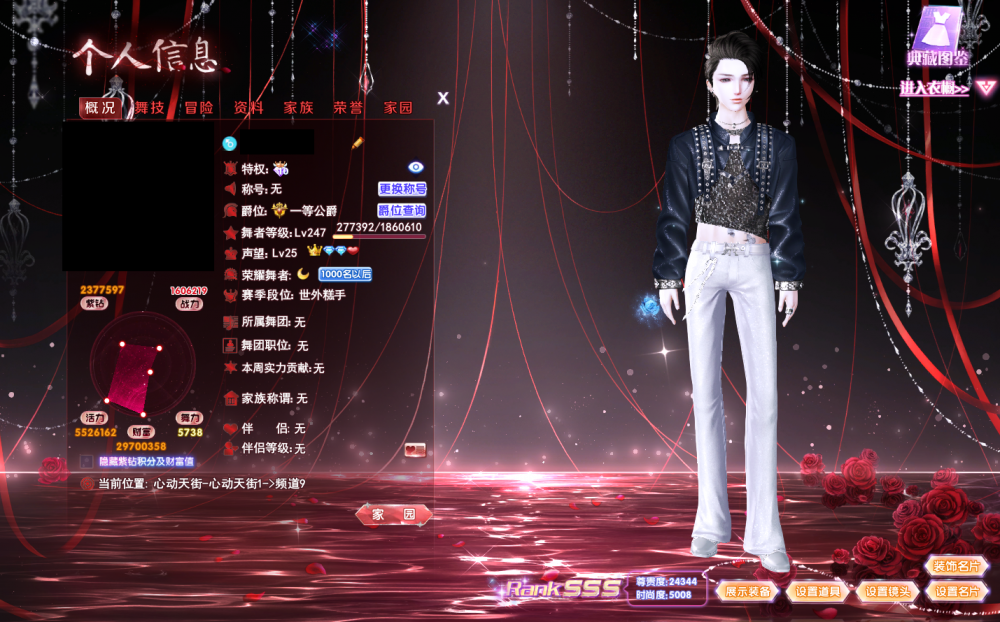
Task: Click the 展示装备 button
Action: pyautogui.click(x=748, y=592)
